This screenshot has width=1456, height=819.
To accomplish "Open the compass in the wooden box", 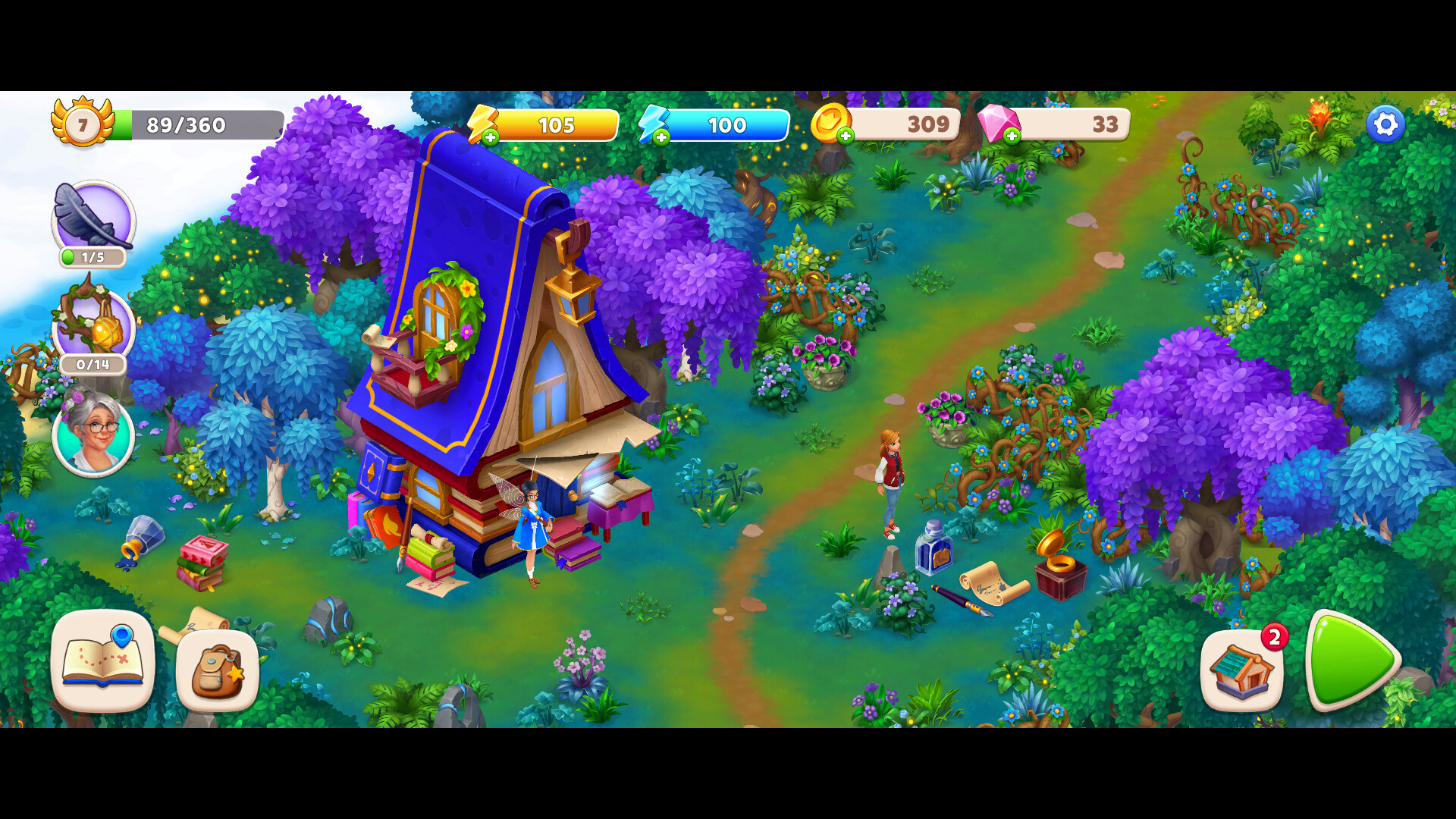I will [1060, 565].
